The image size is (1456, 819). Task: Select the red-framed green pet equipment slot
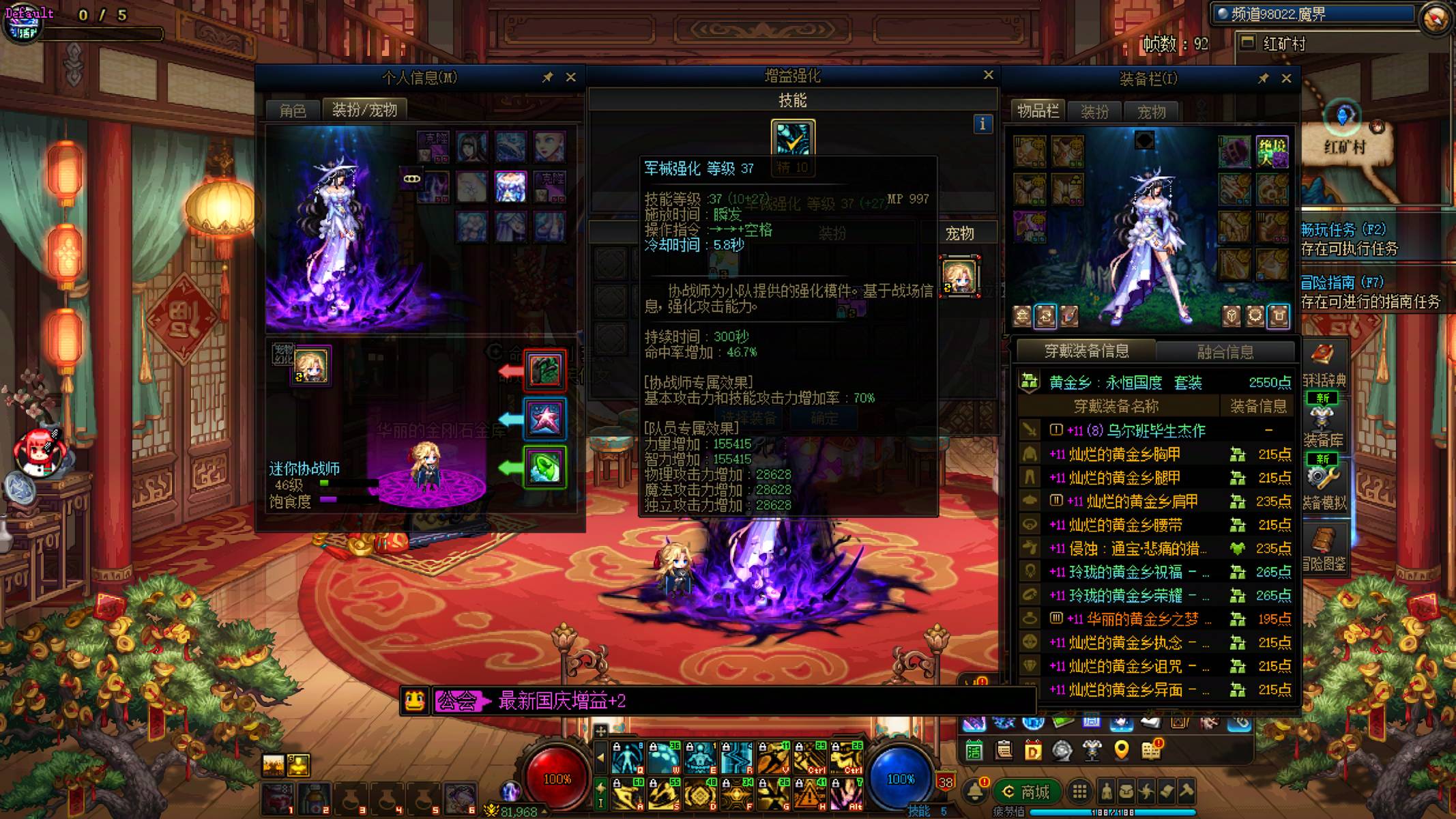coord(544,371)
